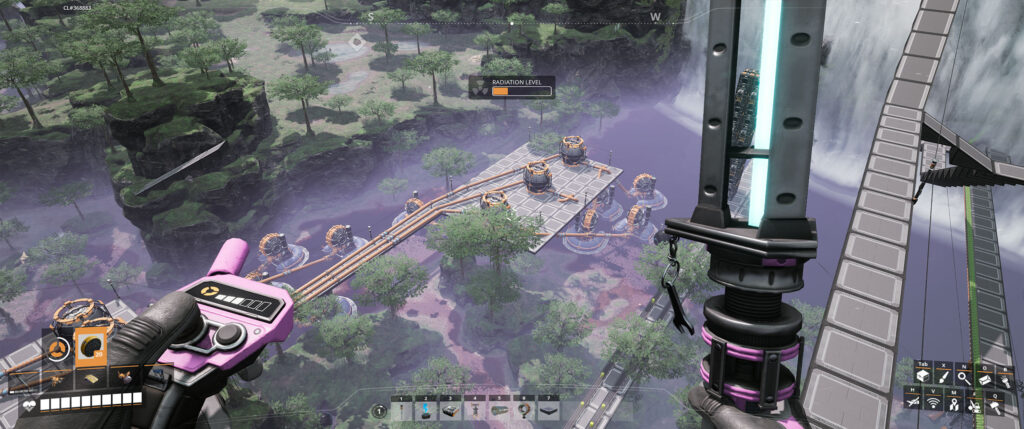Click the round hotbar number indicator

pyautogui.click(x=379, y=410)
